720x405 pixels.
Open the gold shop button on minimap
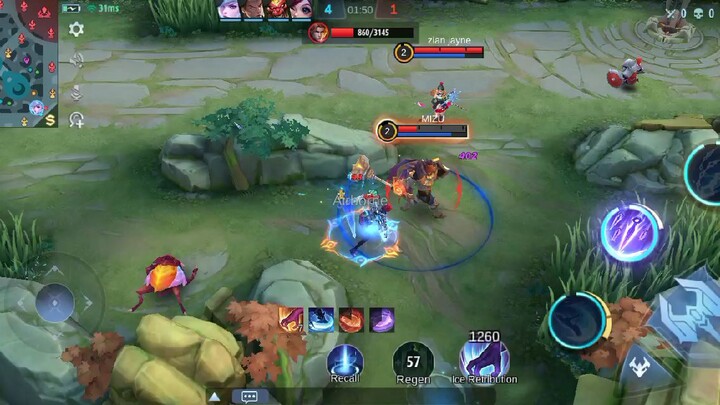pos(50,119)
